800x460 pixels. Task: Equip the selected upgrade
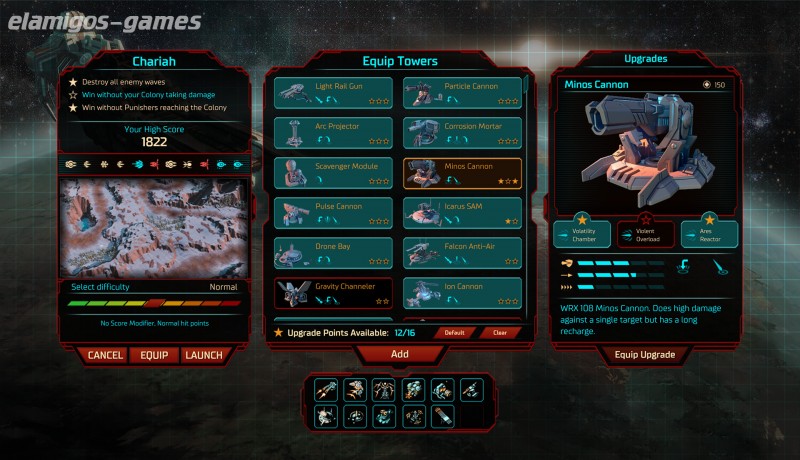pyautogui.click(x=645, y=354)
